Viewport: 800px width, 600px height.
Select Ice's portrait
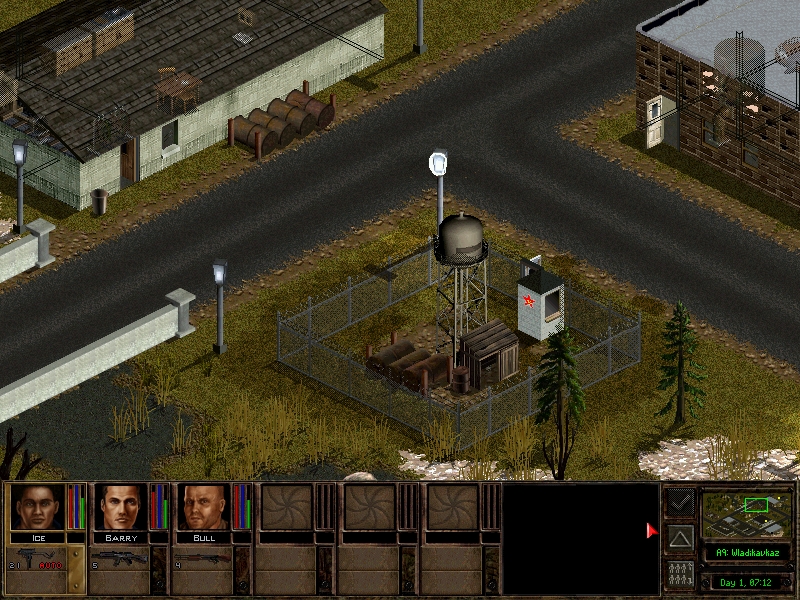(37, 507)
